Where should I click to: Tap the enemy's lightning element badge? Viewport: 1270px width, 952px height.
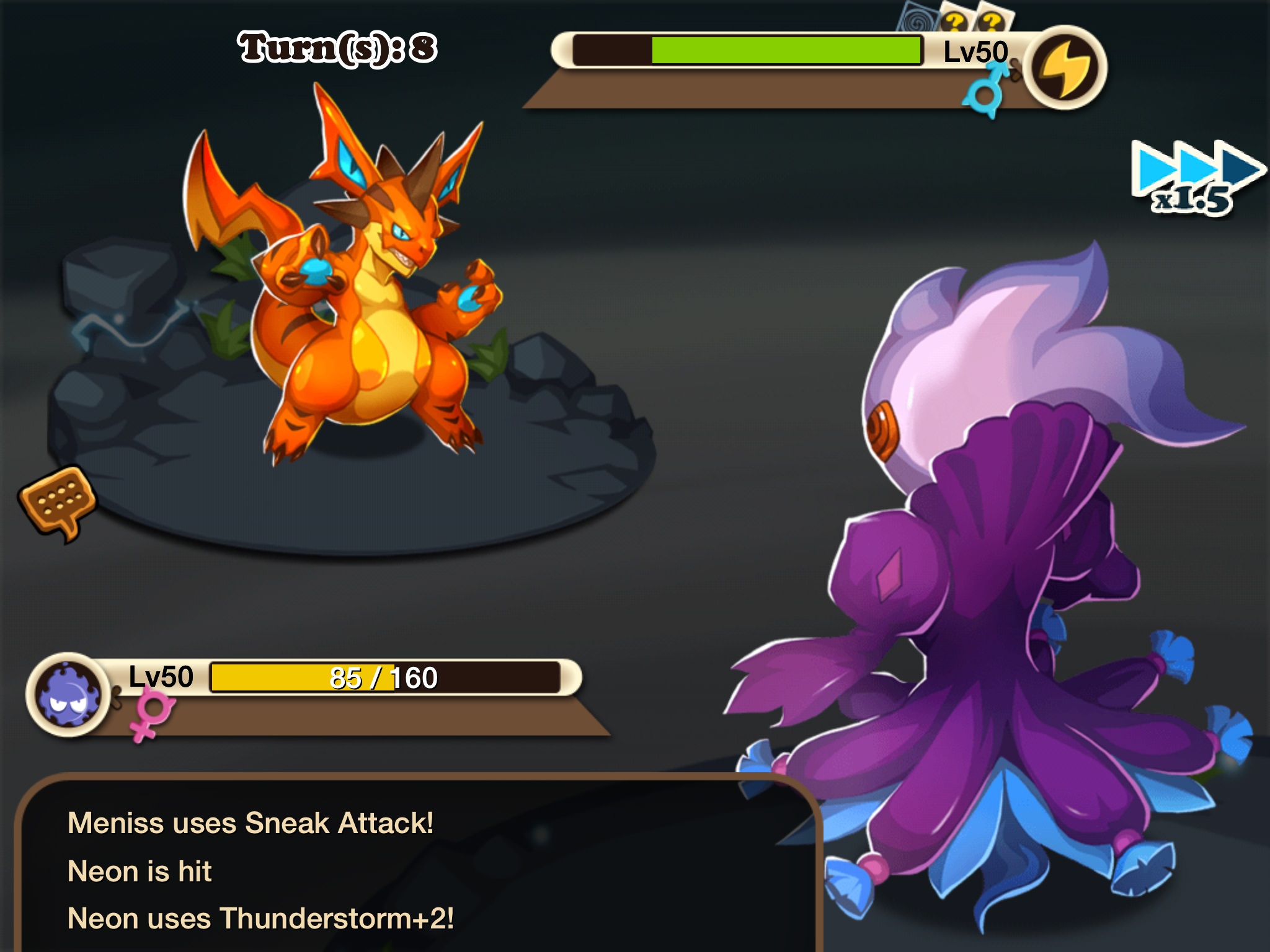pyautogui.click(x=1064, y=68)
